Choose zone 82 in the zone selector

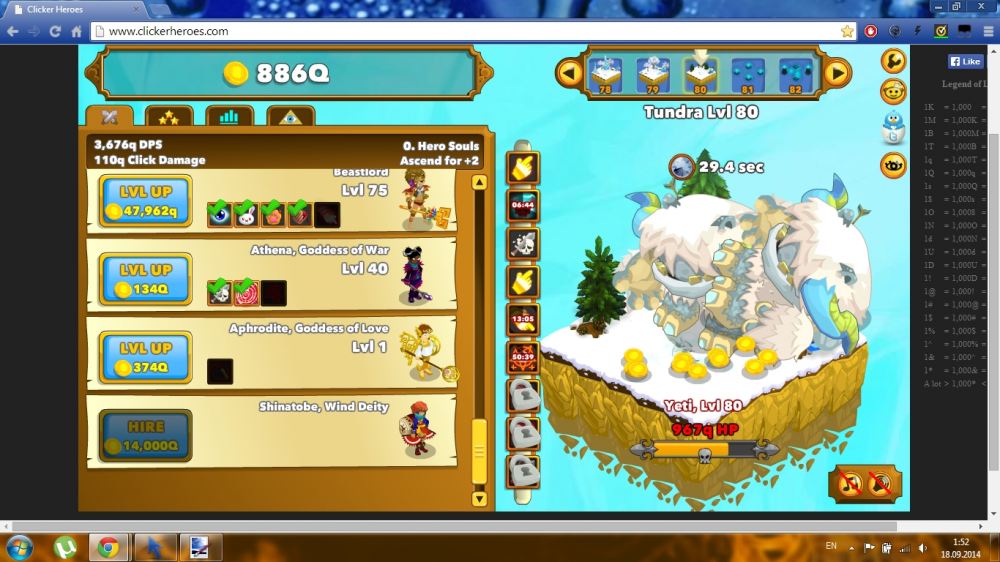pyautogui.click(x=796, y=74)
